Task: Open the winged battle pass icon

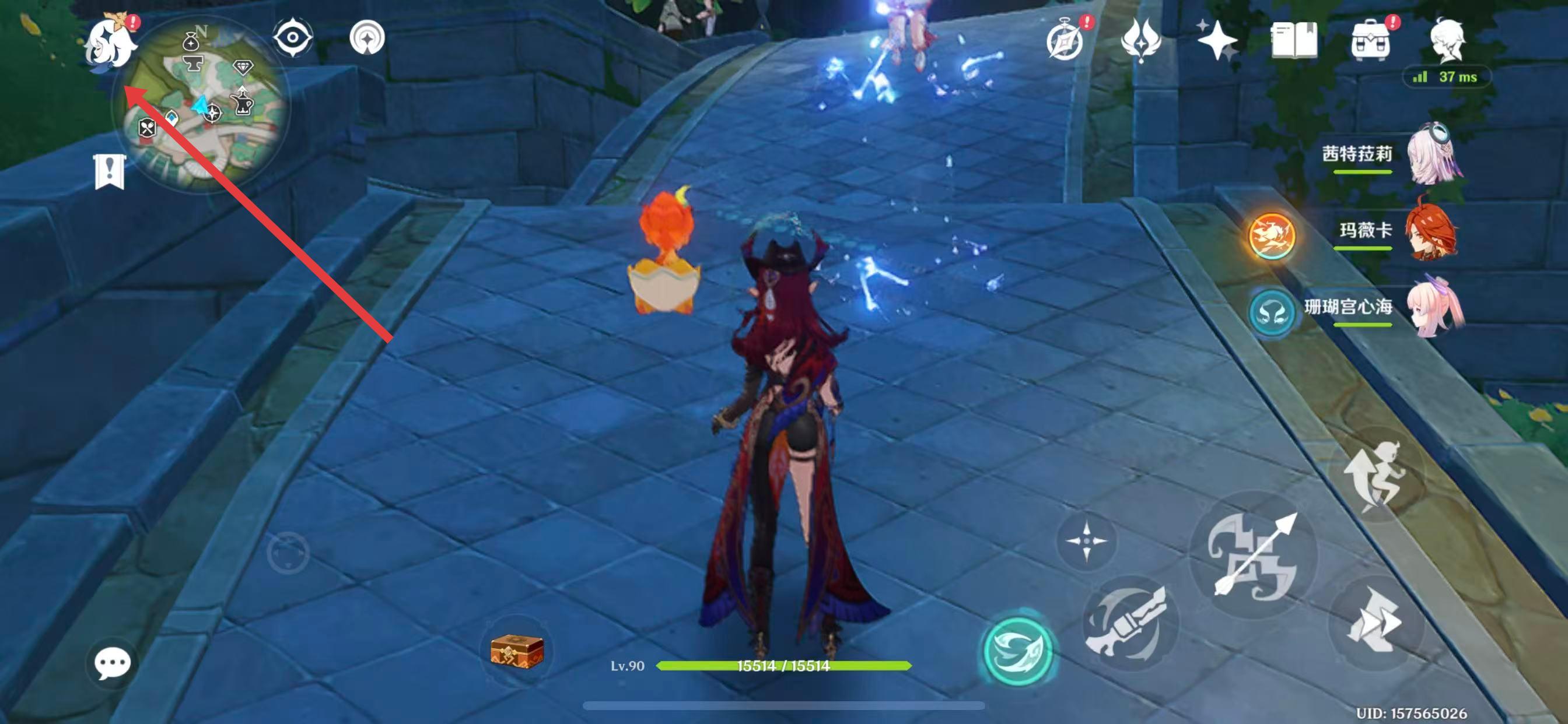Action: pyautogui.click(x=1140, y=40)
